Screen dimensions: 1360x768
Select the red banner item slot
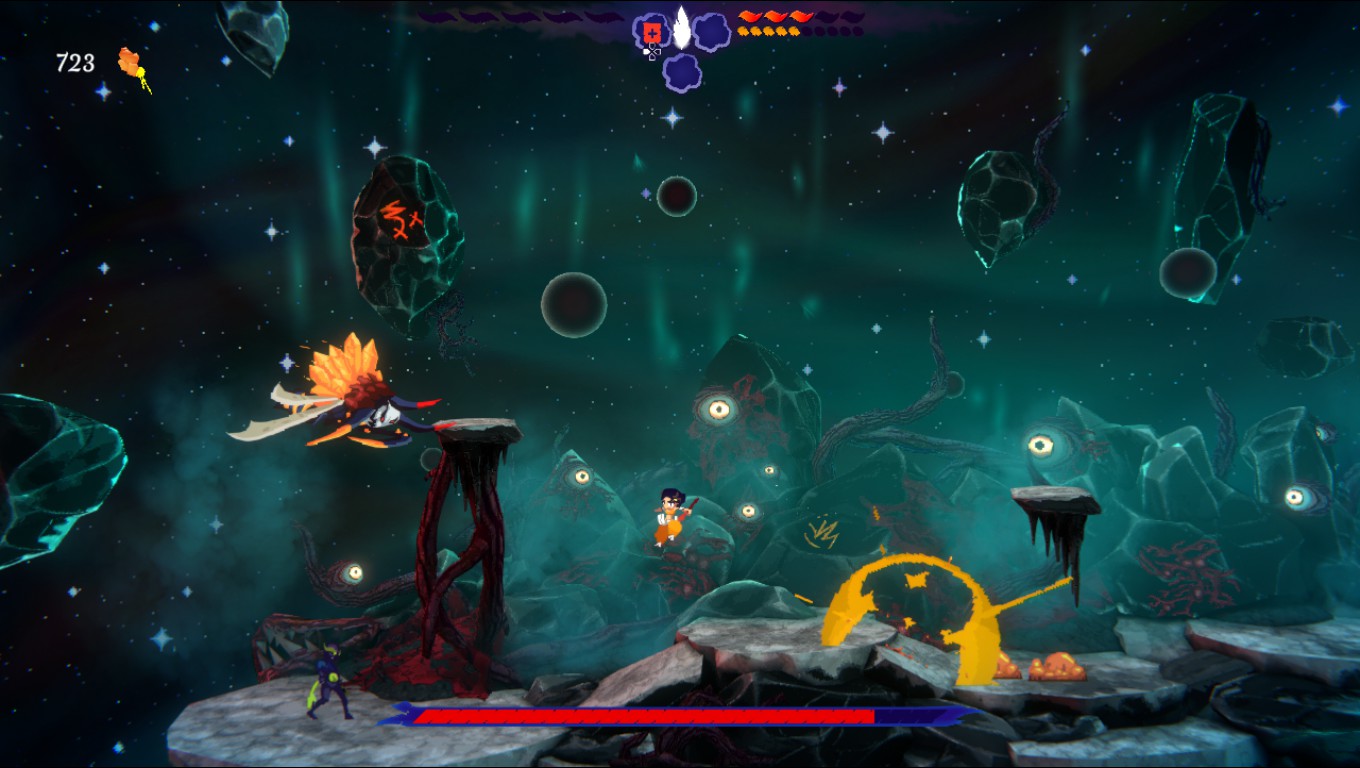[x=651, y=32]
